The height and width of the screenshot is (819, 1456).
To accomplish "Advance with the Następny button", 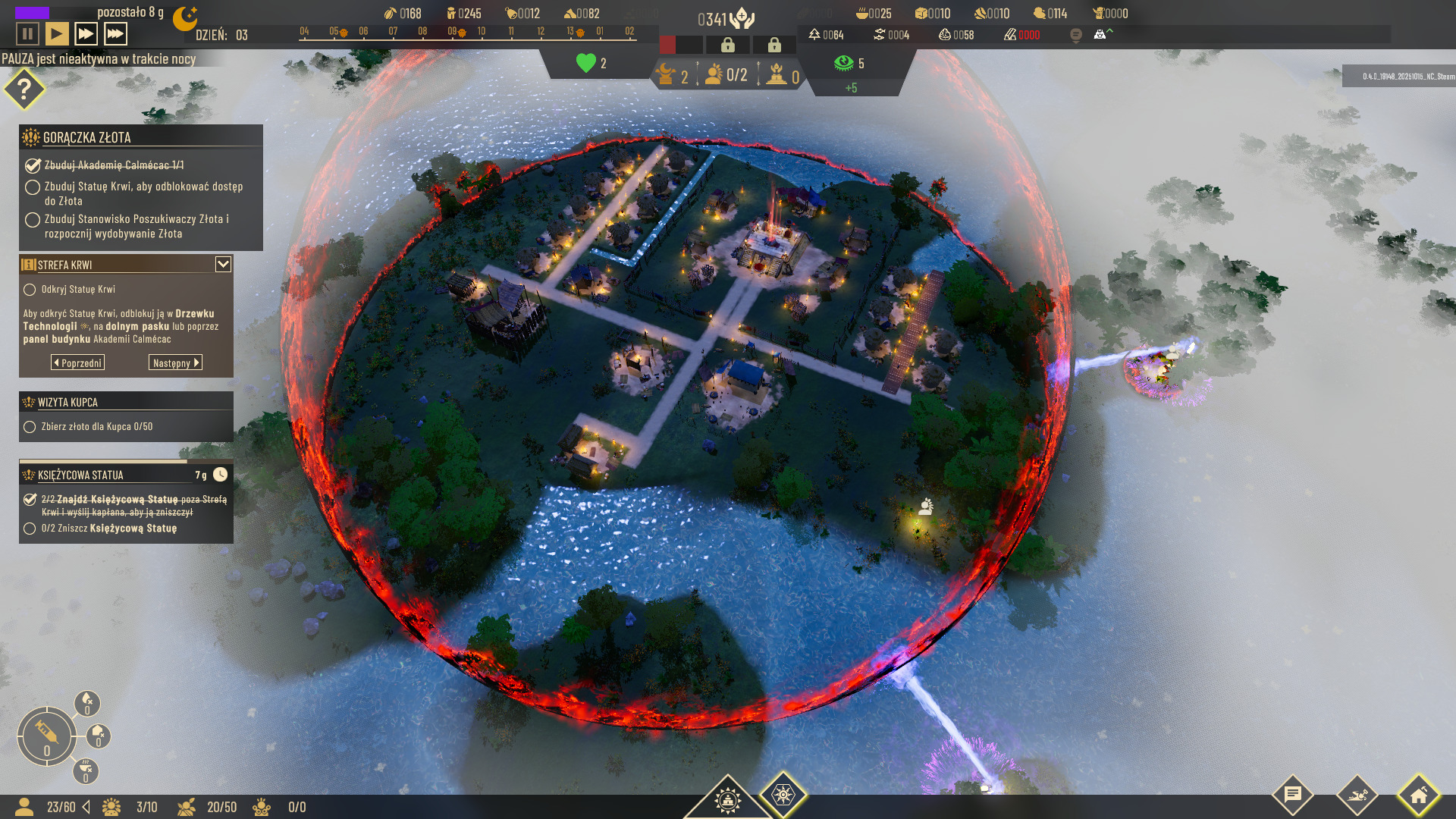I will click(x=175, y=363).
